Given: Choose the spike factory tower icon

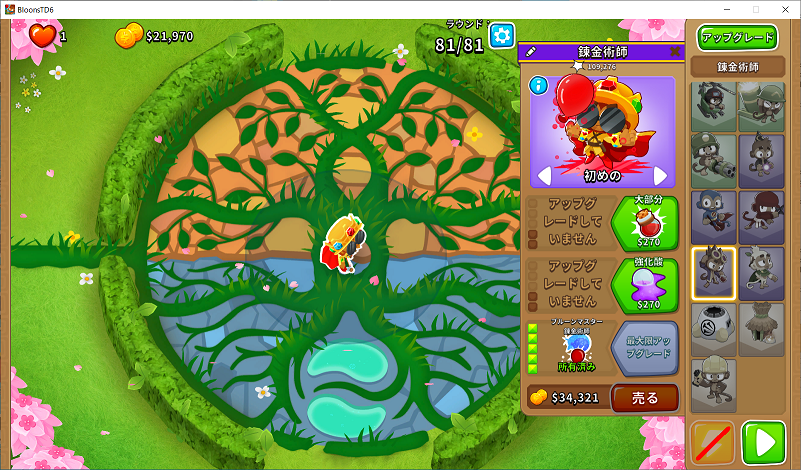Looking at the screenshot, I should (x=714, y=329).
